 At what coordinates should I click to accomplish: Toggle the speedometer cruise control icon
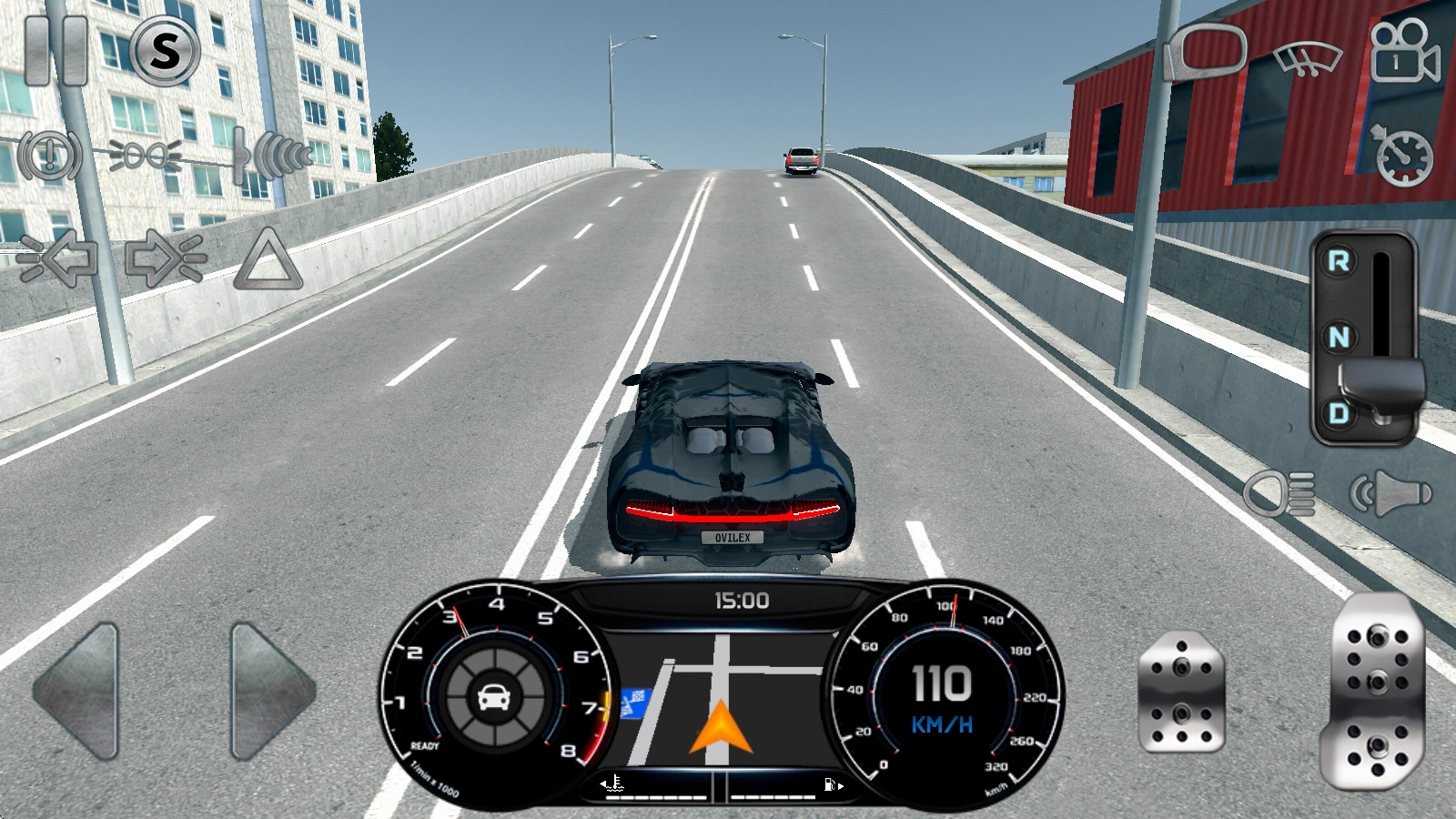tap(1402, 156)
